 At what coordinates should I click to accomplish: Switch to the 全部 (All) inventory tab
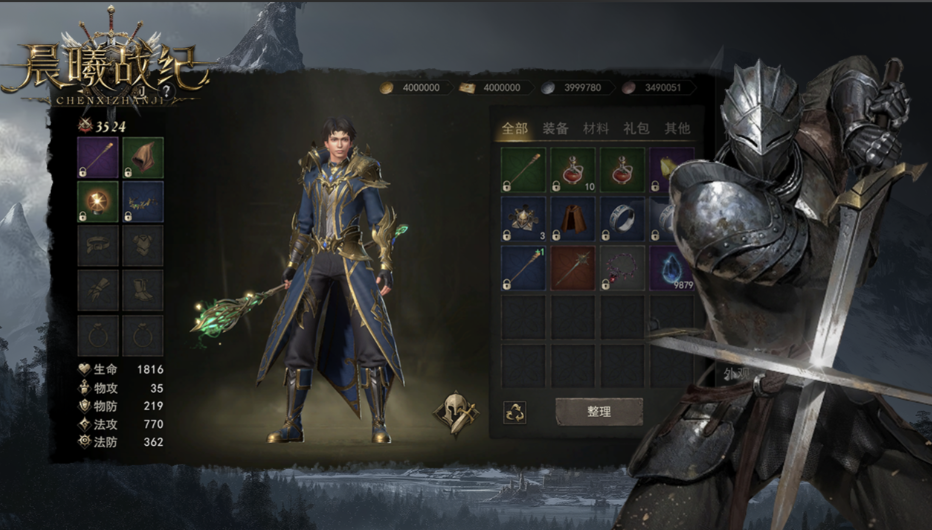(x=515, y=128)
